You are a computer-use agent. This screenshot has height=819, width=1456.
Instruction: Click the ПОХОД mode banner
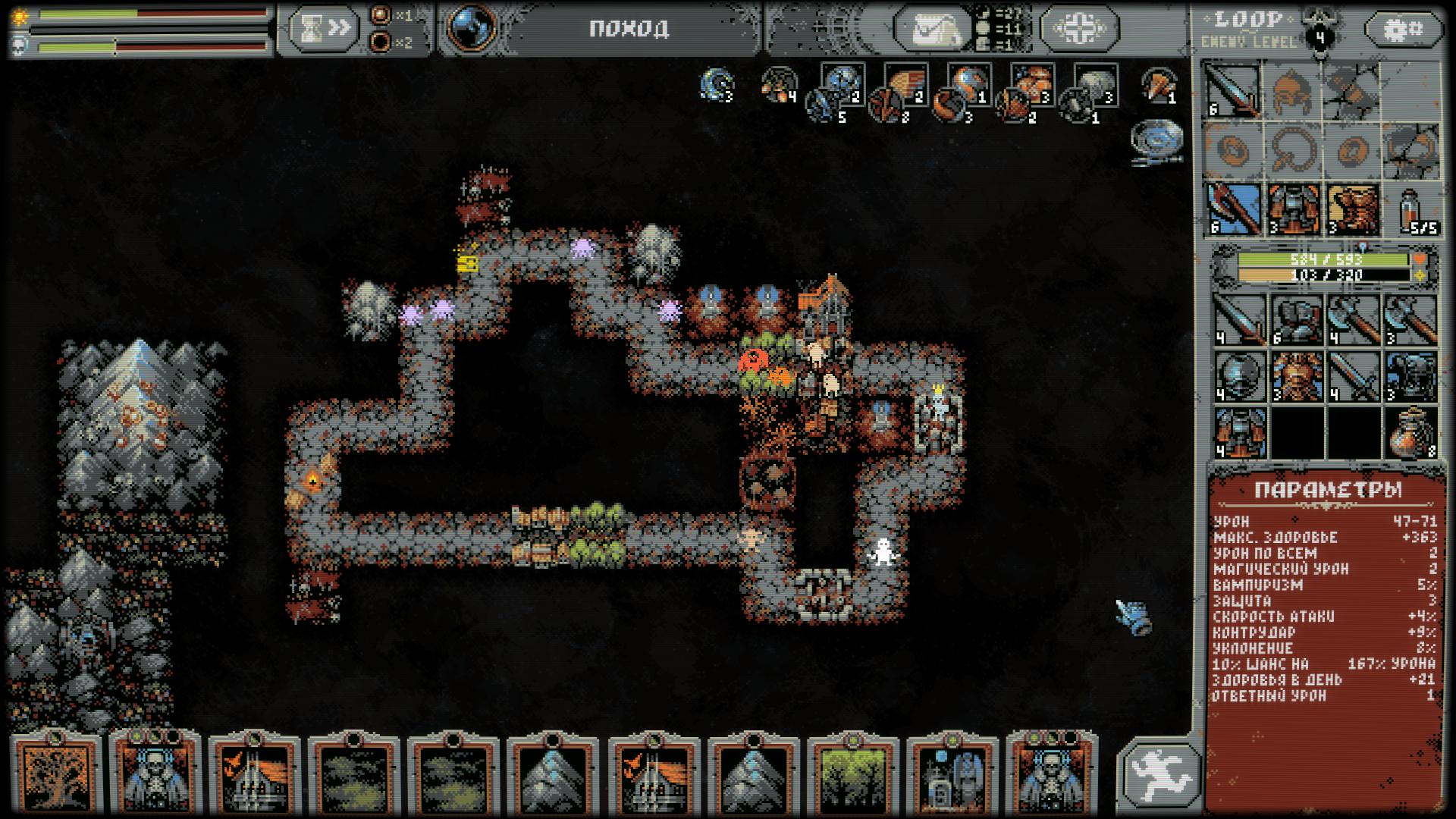click(629, 29)
